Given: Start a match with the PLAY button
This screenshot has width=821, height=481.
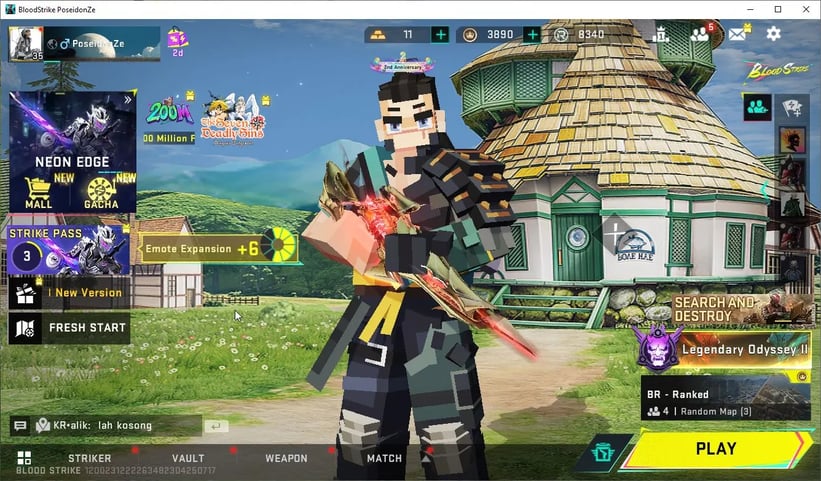Looking at the screenshot, I should pos(715,449).
